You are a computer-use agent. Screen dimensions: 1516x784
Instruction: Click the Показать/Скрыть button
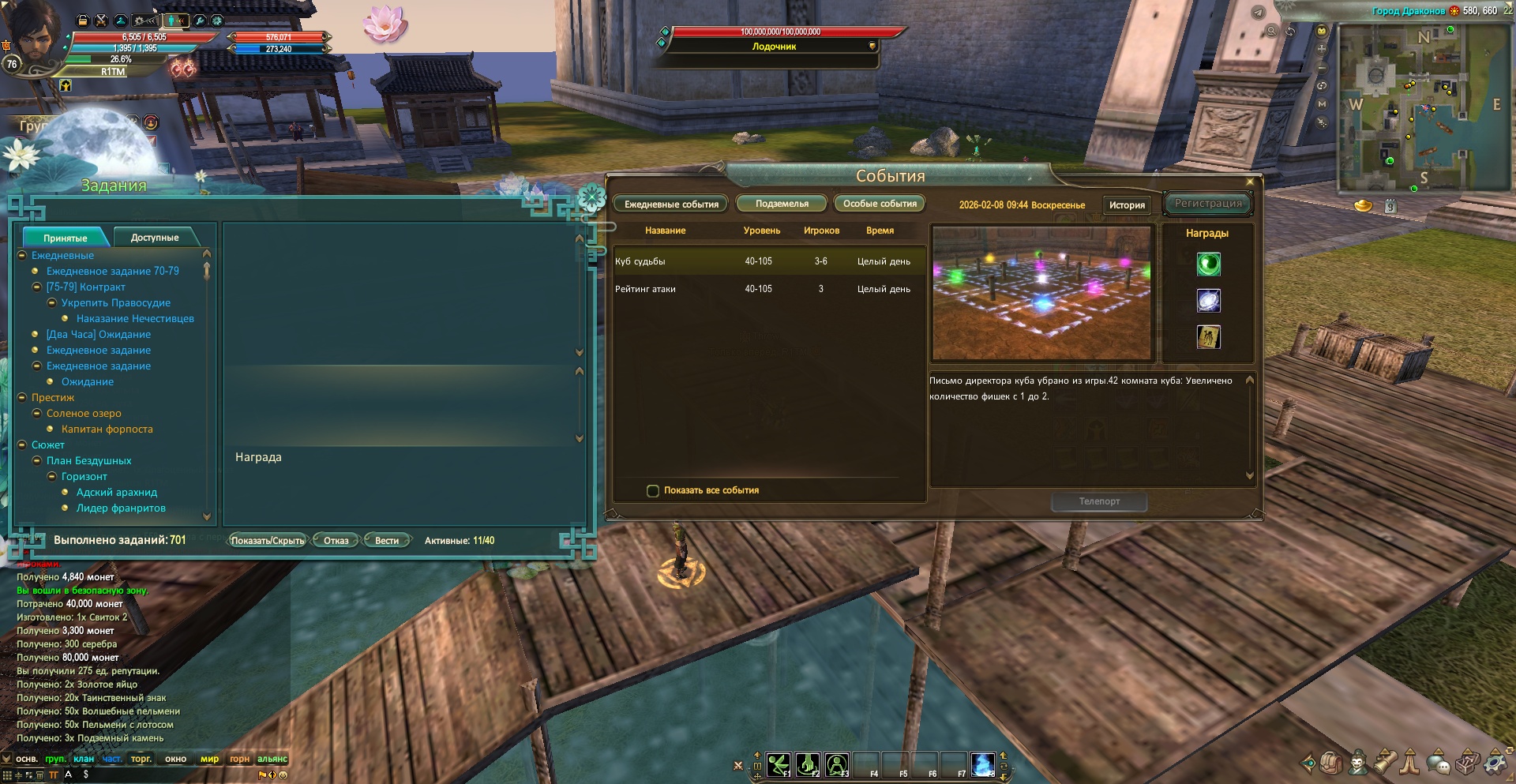tap(268, 541)
